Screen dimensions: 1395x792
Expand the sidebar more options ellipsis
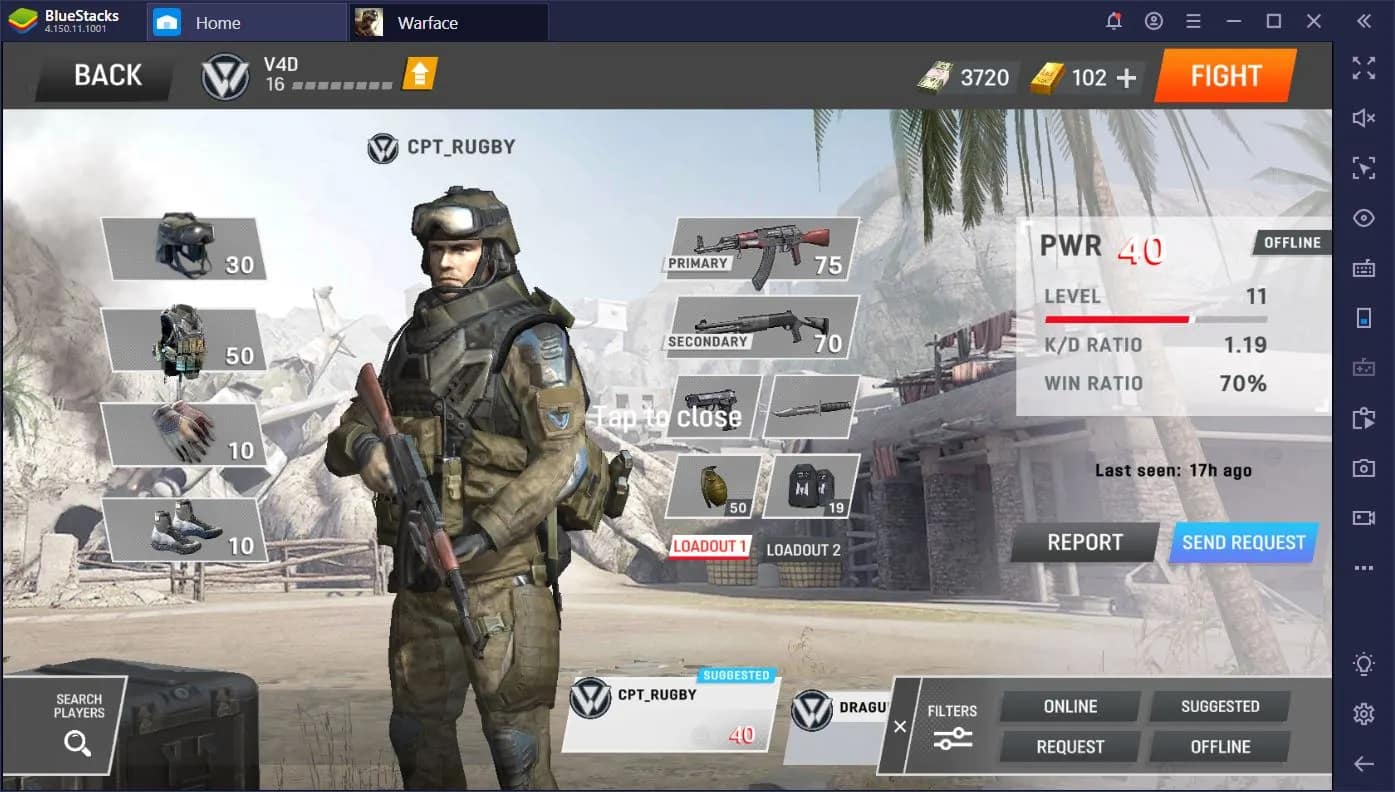click(1363, 568)
